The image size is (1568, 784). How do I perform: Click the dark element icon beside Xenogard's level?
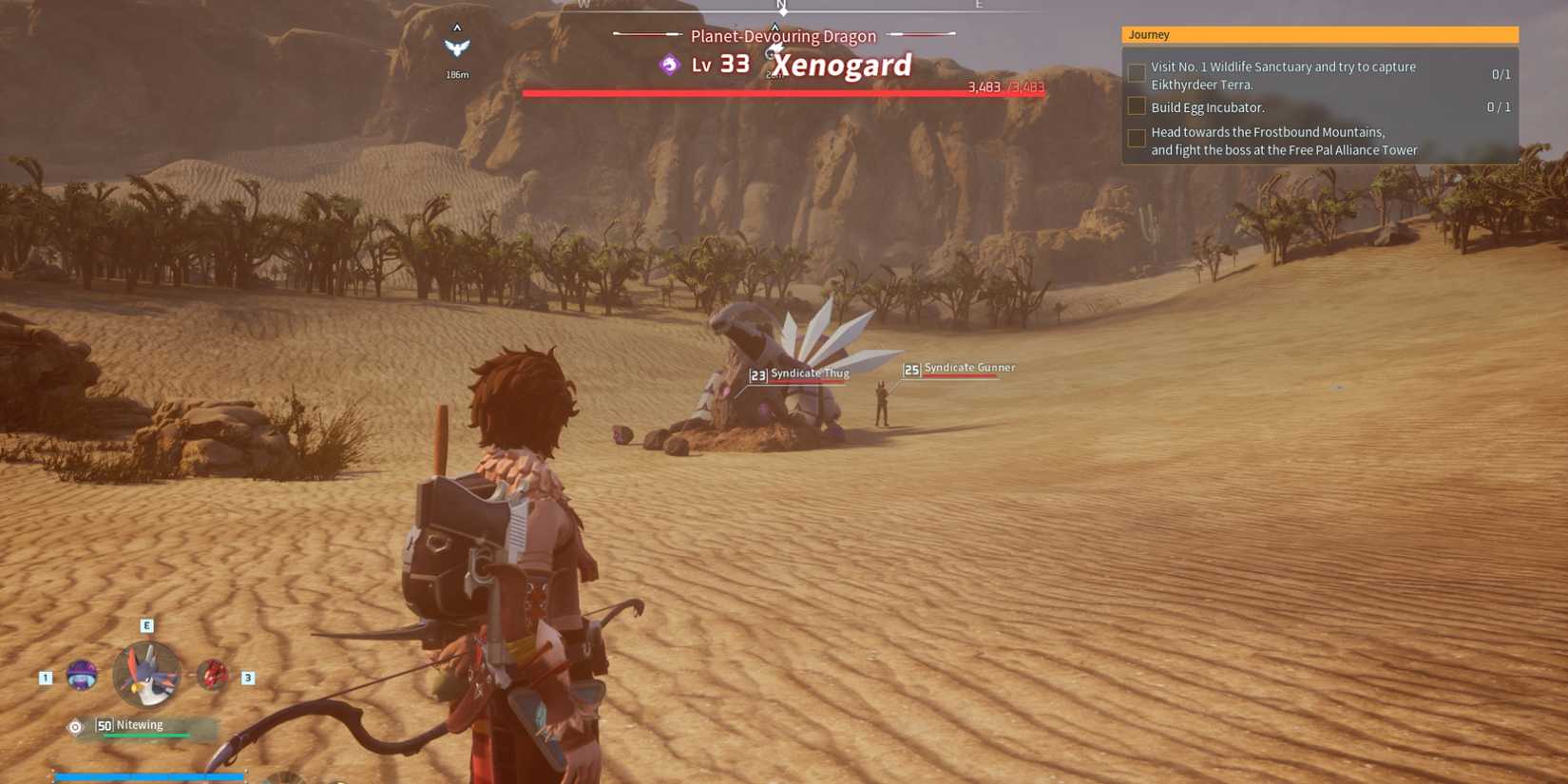(x=668, y=65)
